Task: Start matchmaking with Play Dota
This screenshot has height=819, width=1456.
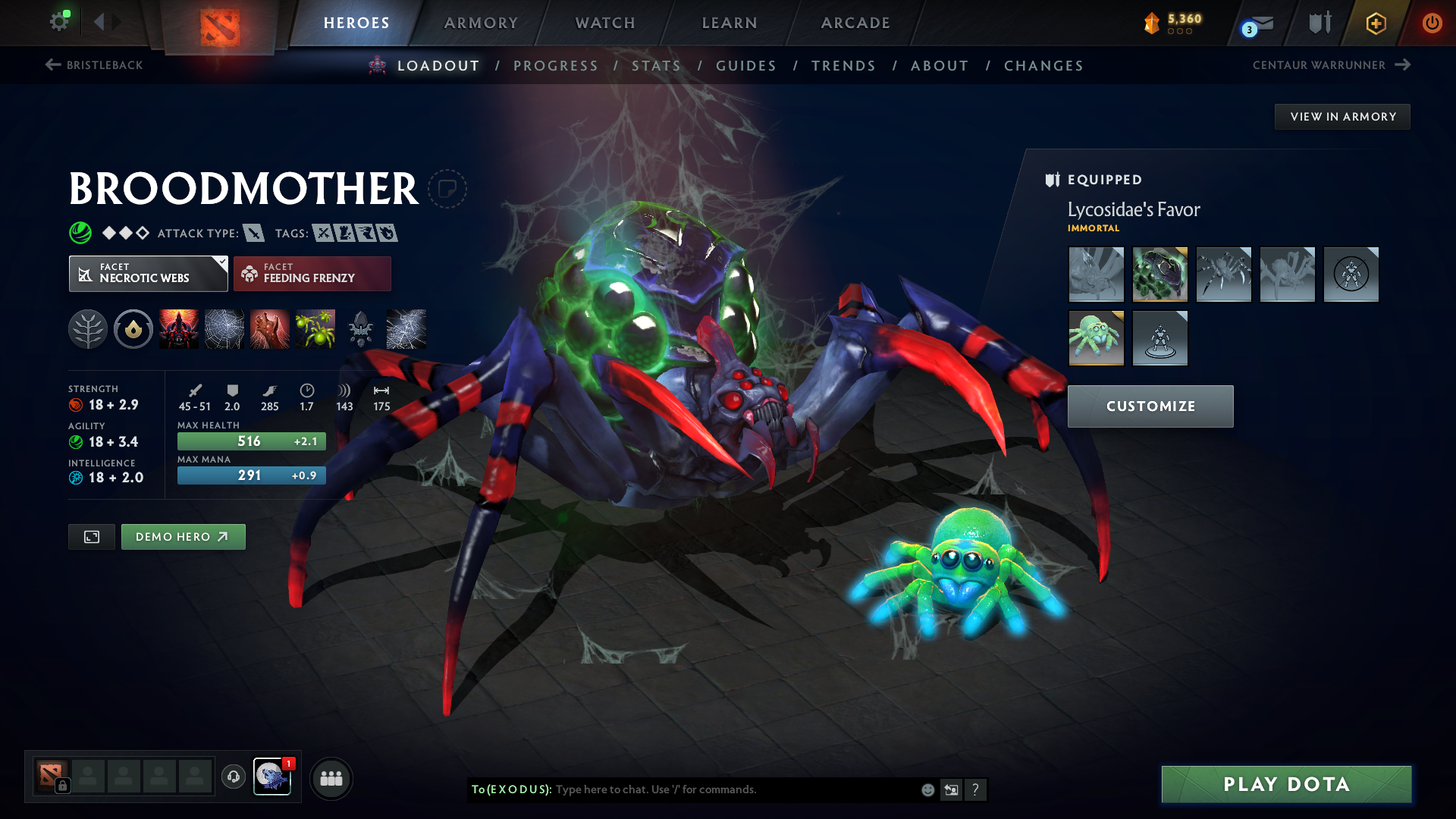Action: (x=1286, y=784)
